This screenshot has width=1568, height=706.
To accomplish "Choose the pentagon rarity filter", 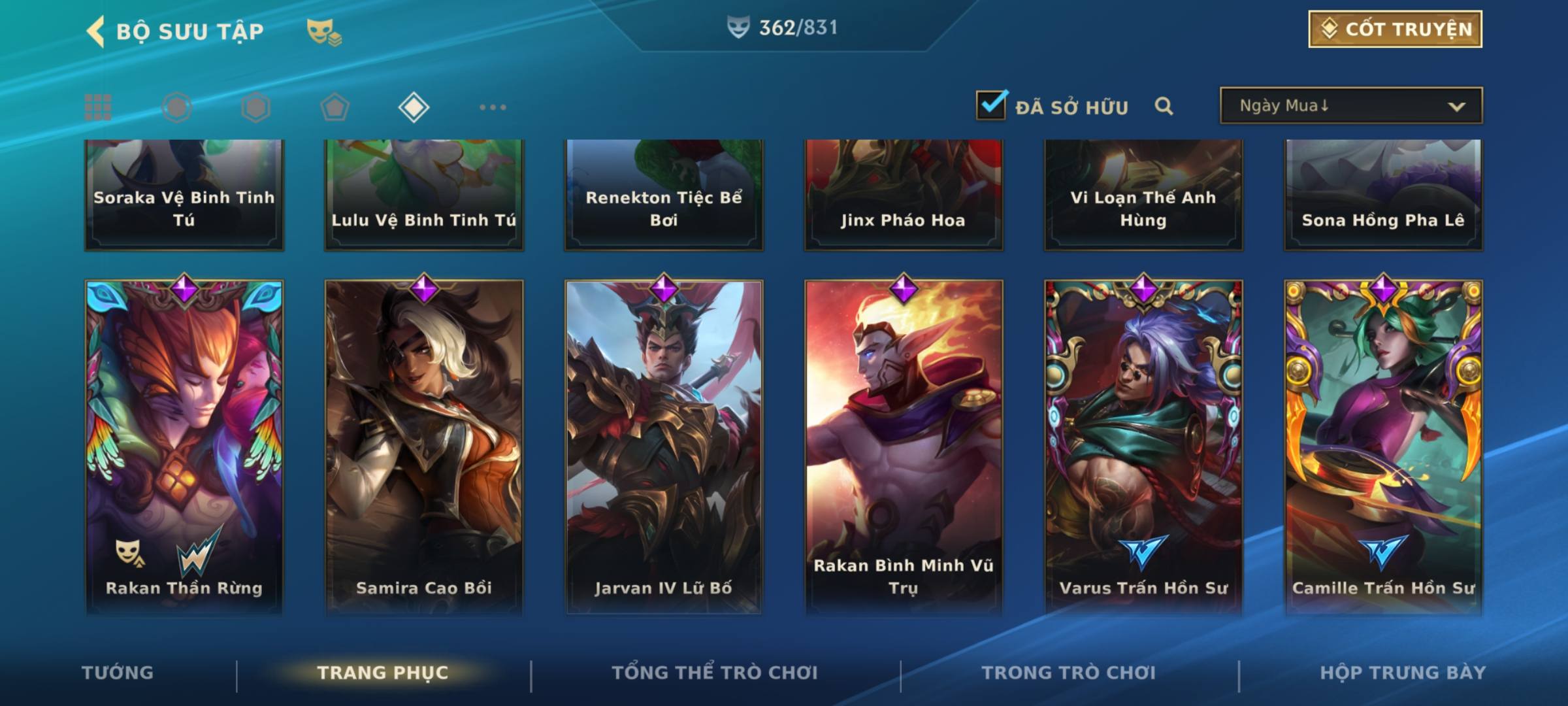I will pyautogui.click(x=335, y=107).
